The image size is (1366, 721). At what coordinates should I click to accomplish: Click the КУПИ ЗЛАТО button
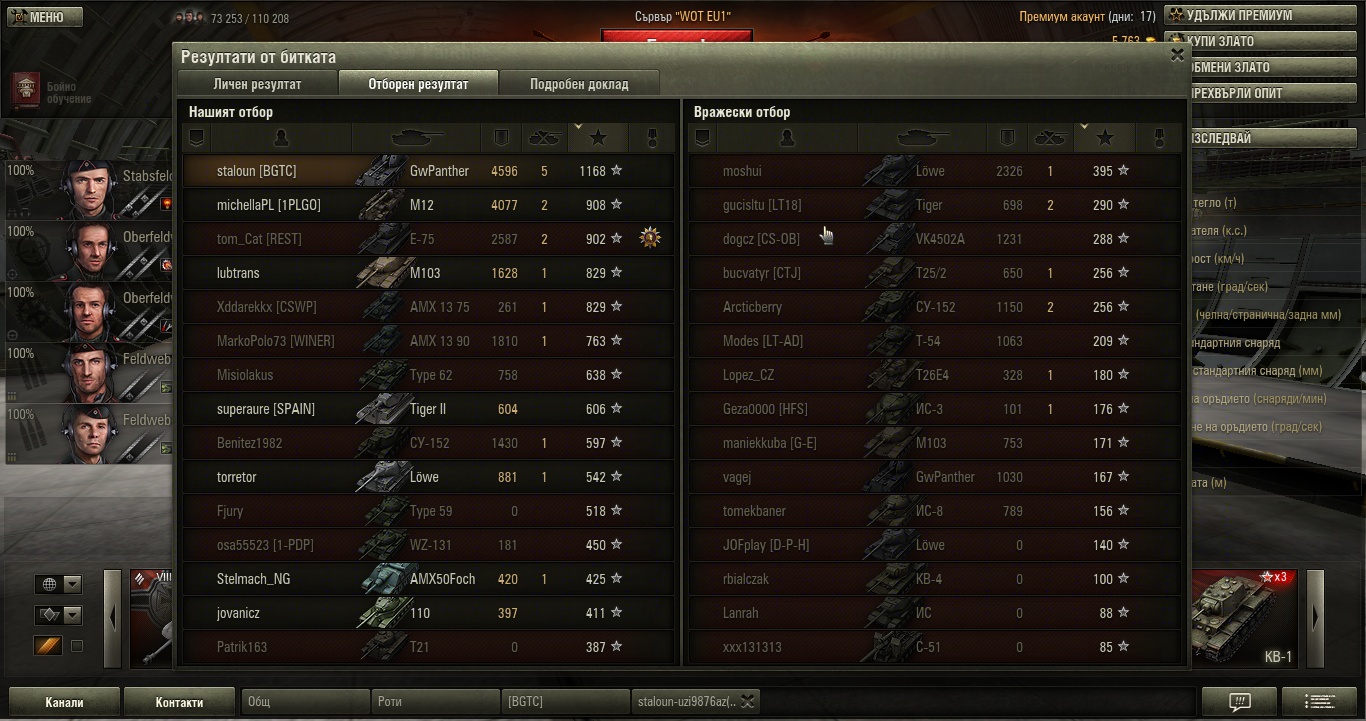(1257, 42)
